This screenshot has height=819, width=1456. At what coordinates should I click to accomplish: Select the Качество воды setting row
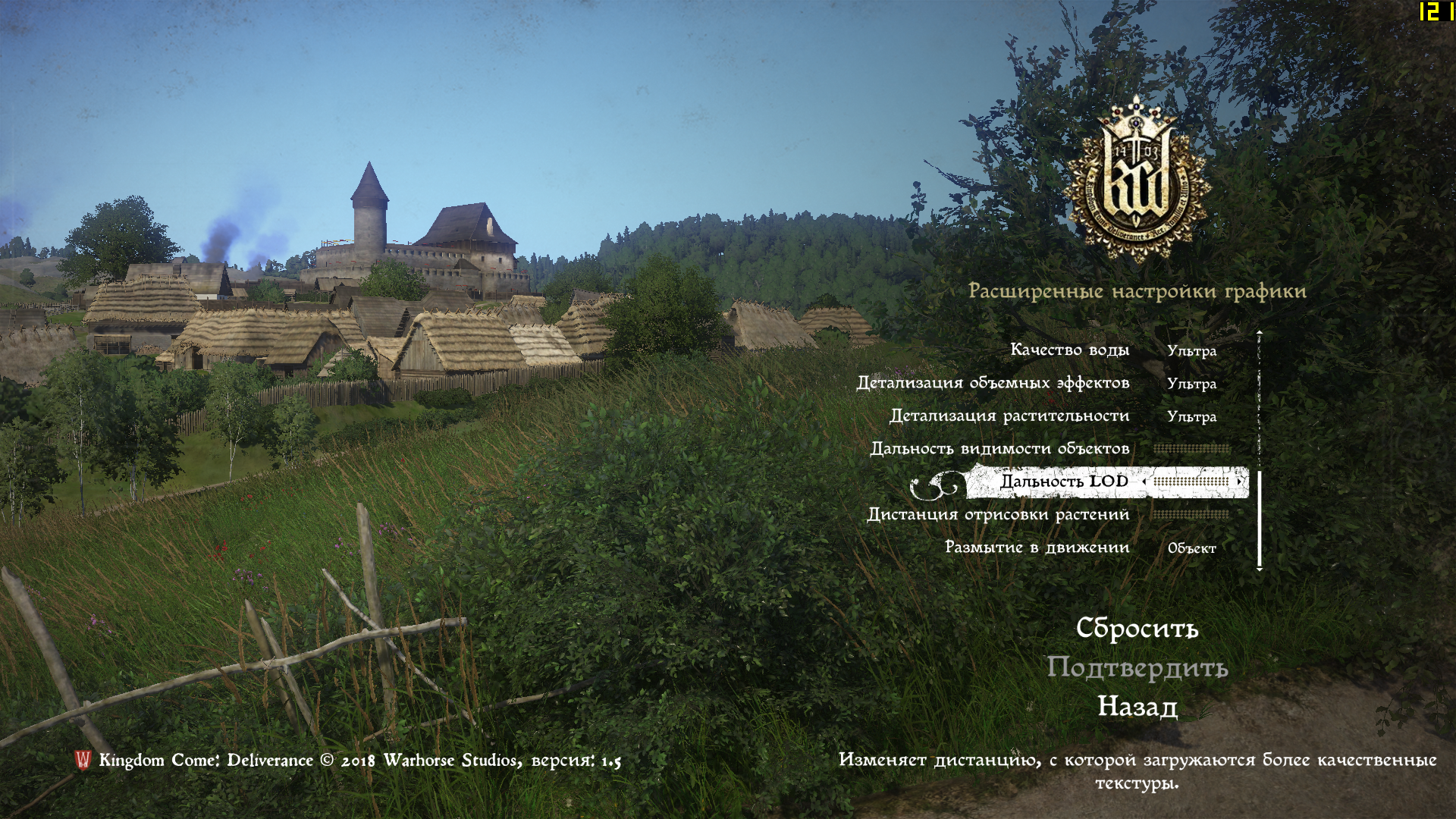1069,350
